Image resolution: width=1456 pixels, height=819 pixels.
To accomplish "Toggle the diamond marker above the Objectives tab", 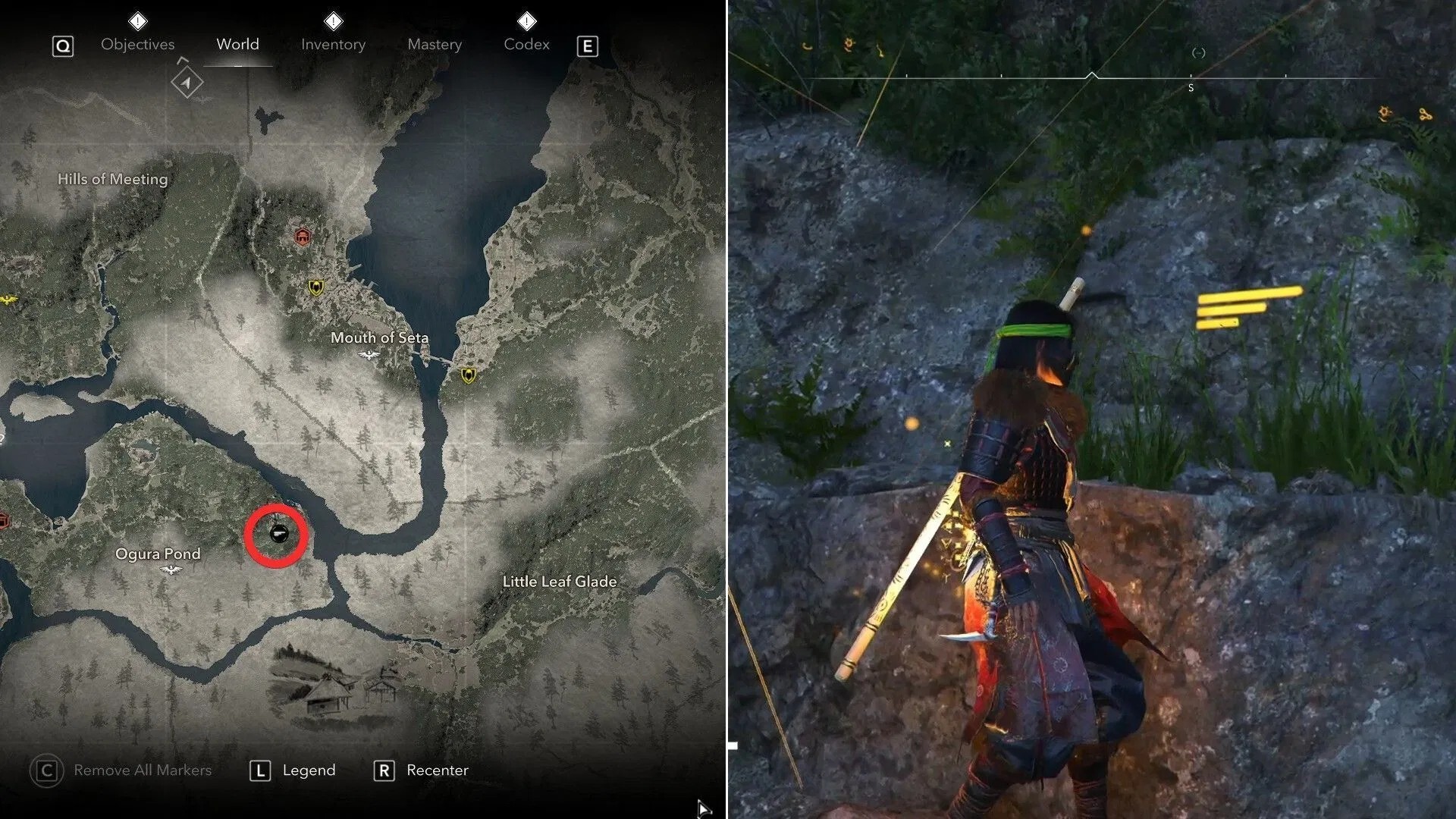I will click(137, 20).
